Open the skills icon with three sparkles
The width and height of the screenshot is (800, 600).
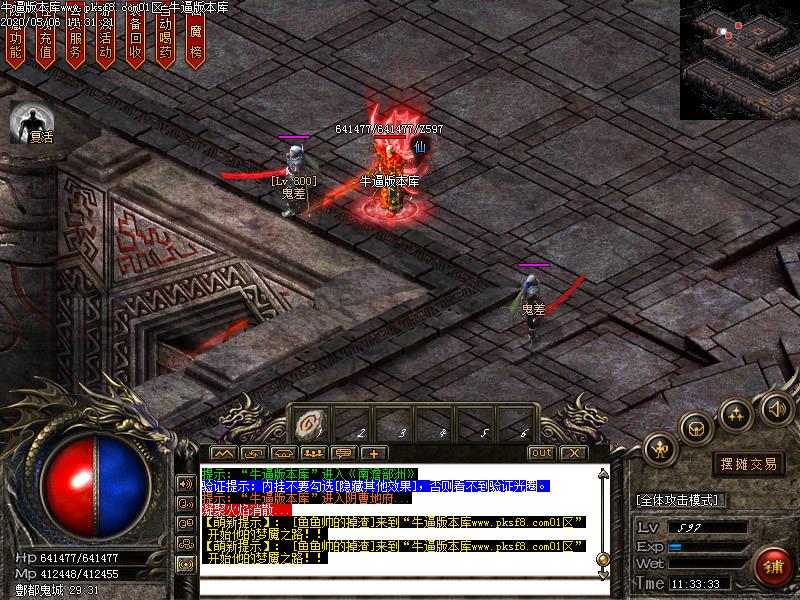tap(736, 413)
